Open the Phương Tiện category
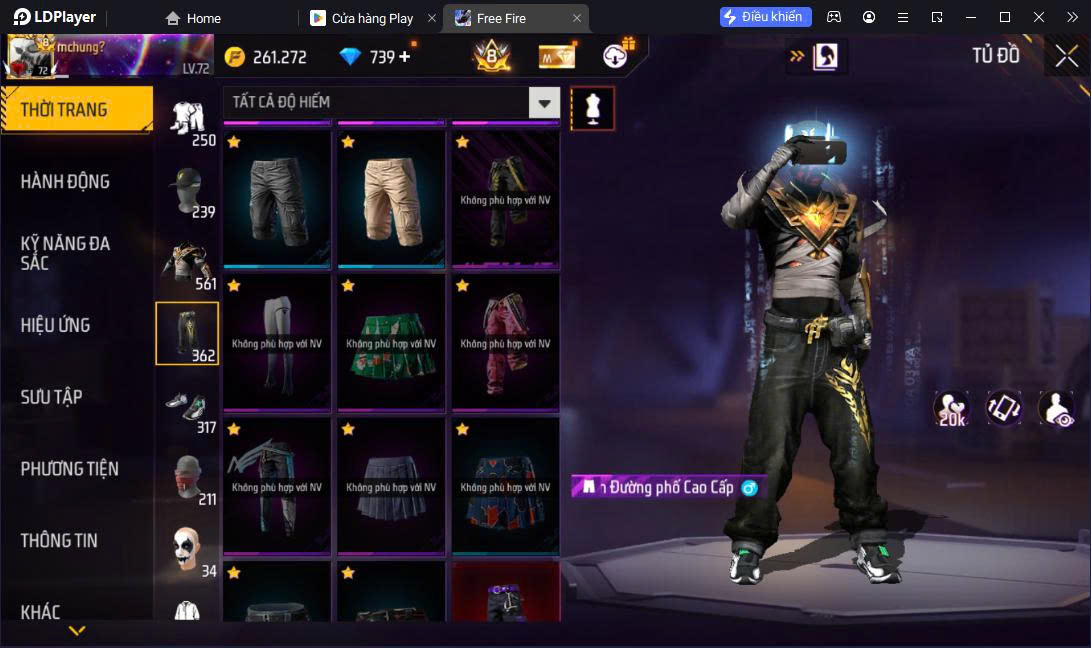The width and height of the screenshot is (1091, 648). [x=70, y=469]
